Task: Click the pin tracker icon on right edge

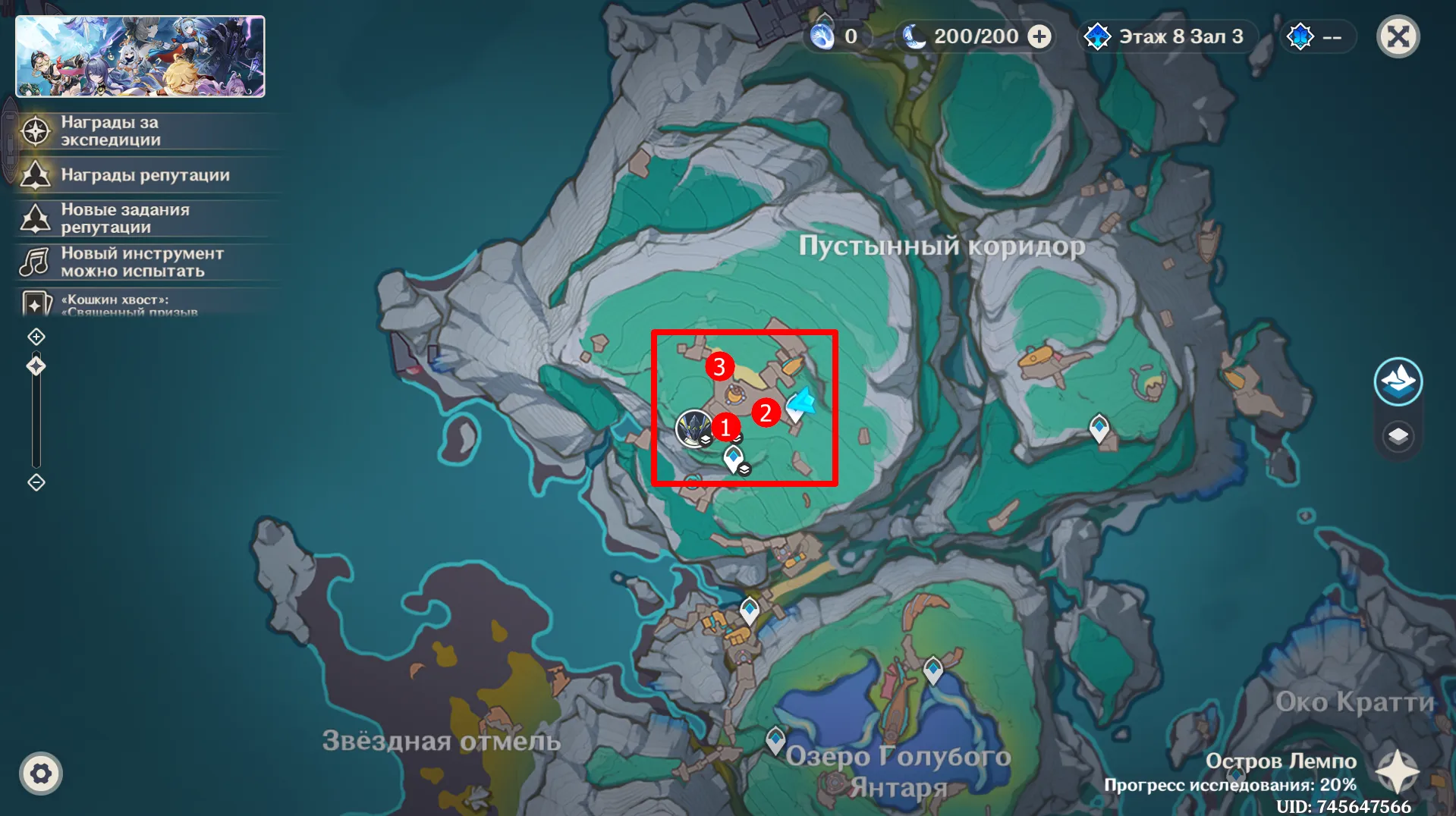Action: pyautogui.click(x=1400, y=381)
